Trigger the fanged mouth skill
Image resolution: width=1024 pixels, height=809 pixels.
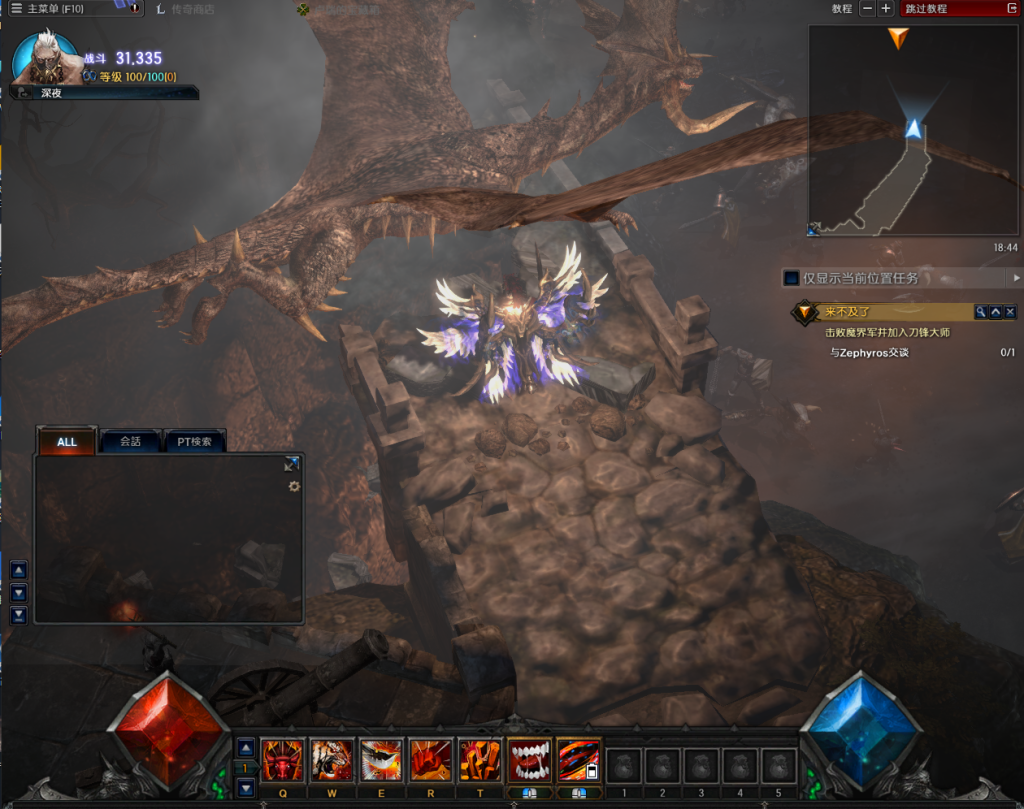(x=529, y=761)
